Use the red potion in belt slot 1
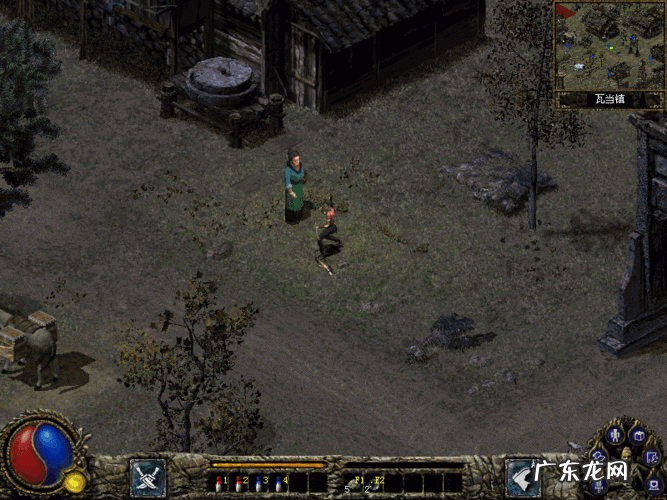667x500 pixels. tap(219, 483)
